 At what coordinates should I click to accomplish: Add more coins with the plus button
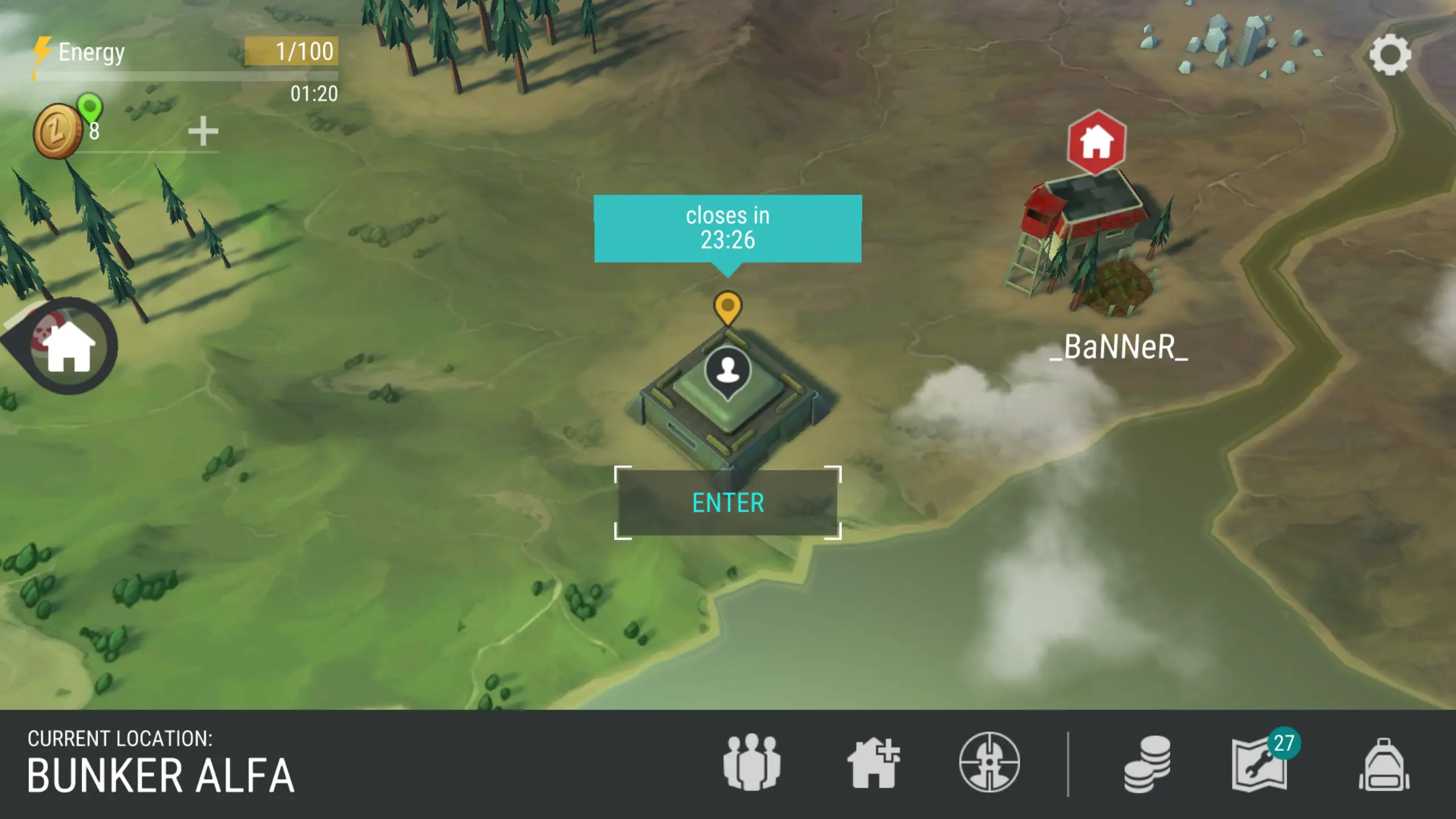203,132
